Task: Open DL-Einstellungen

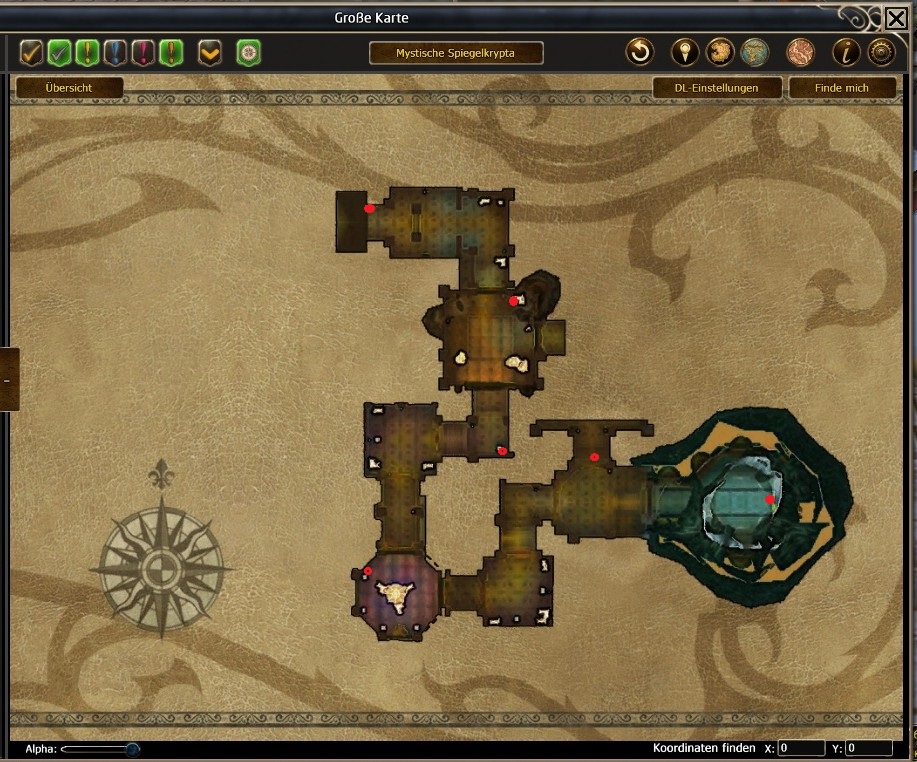Action: 716,88
